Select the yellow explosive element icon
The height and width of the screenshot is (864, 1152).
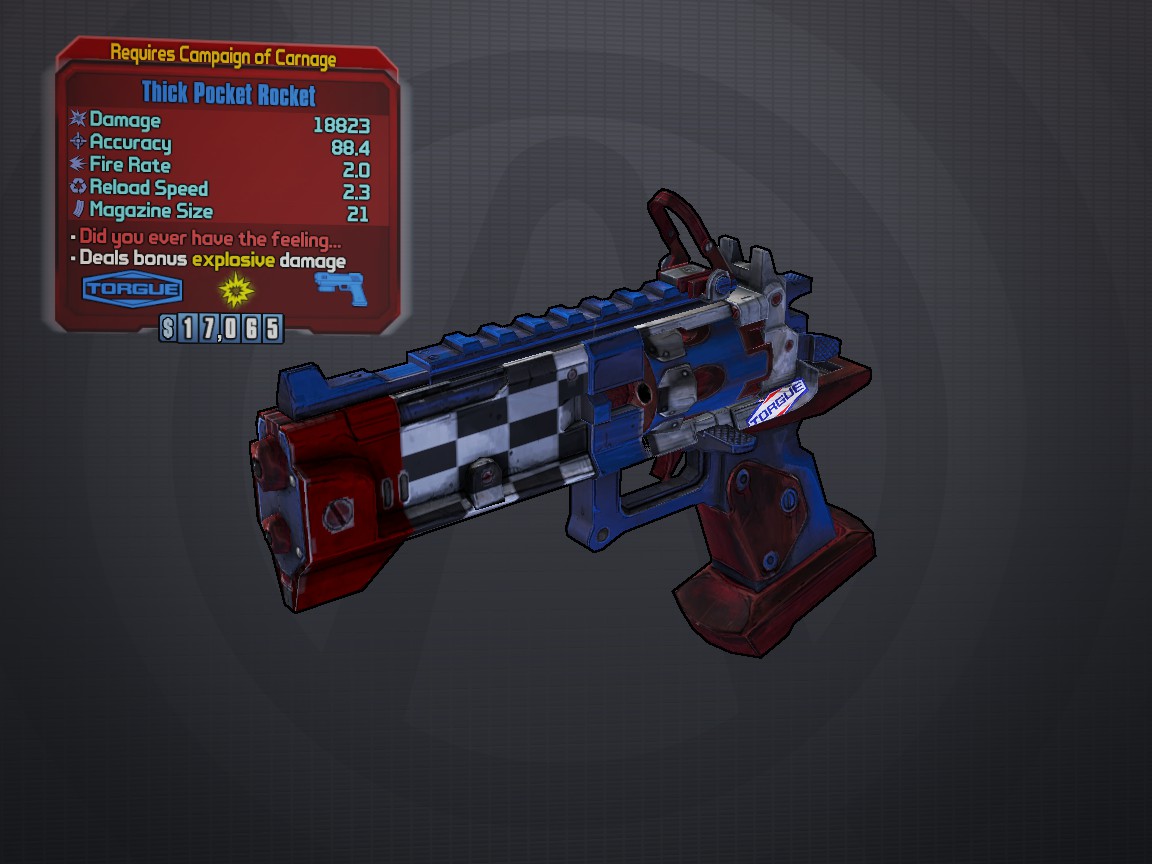point(236,290)
